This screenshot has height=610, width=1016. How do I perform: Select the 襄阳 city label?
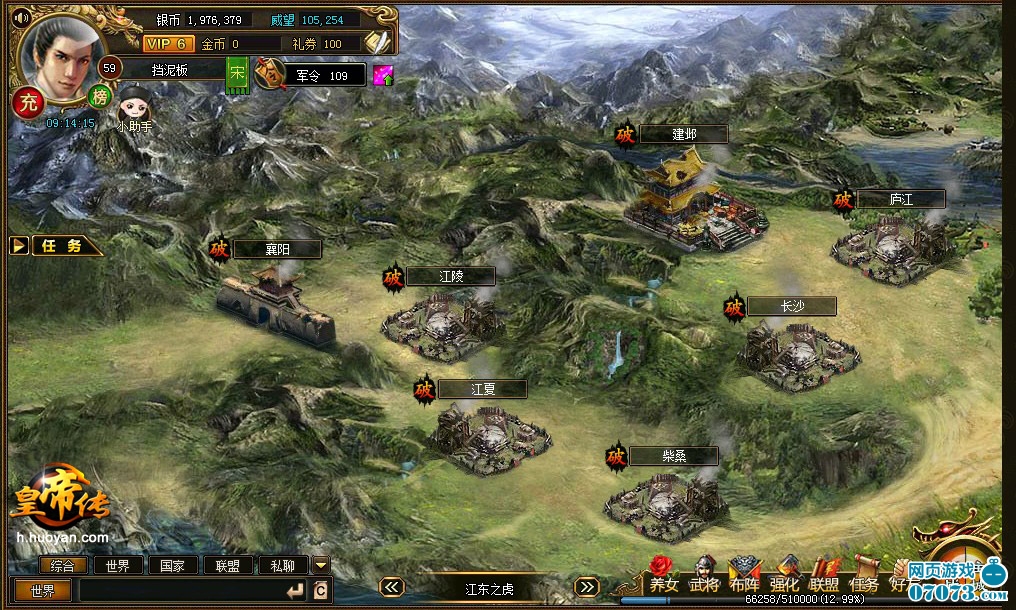click(277, 249)
